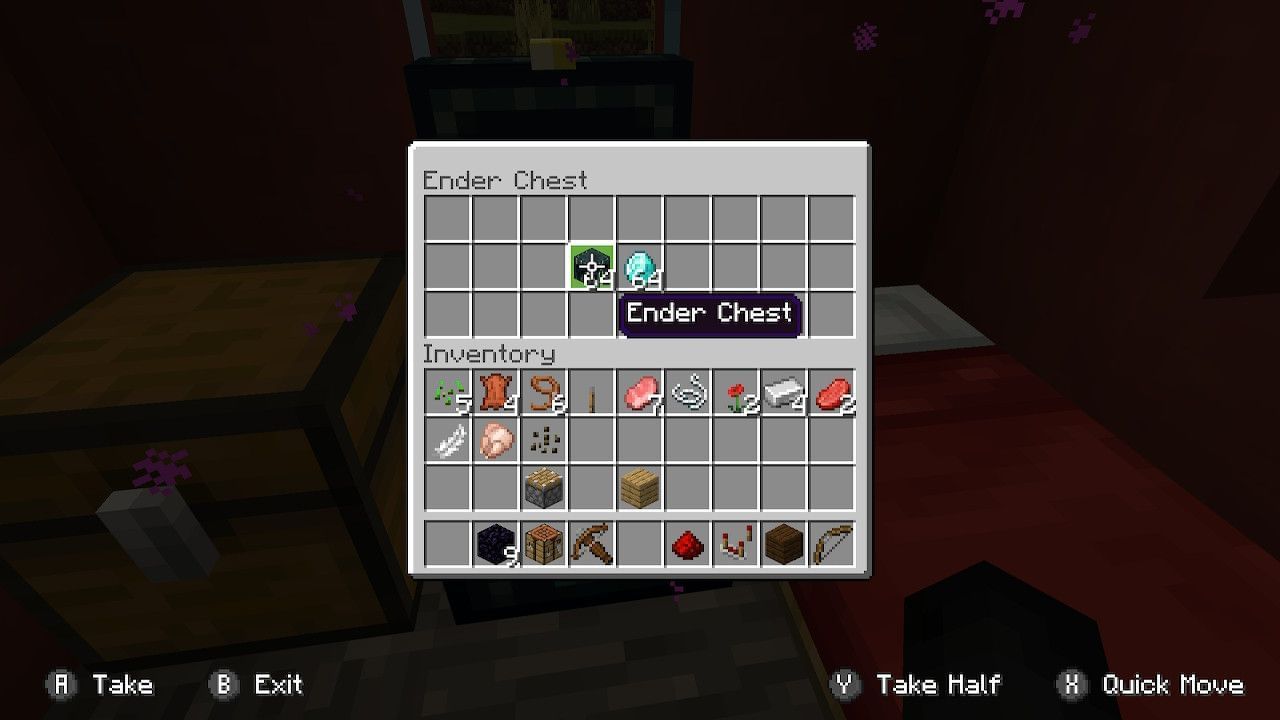Take the obsidian from the hotbar

coord(495,543)
